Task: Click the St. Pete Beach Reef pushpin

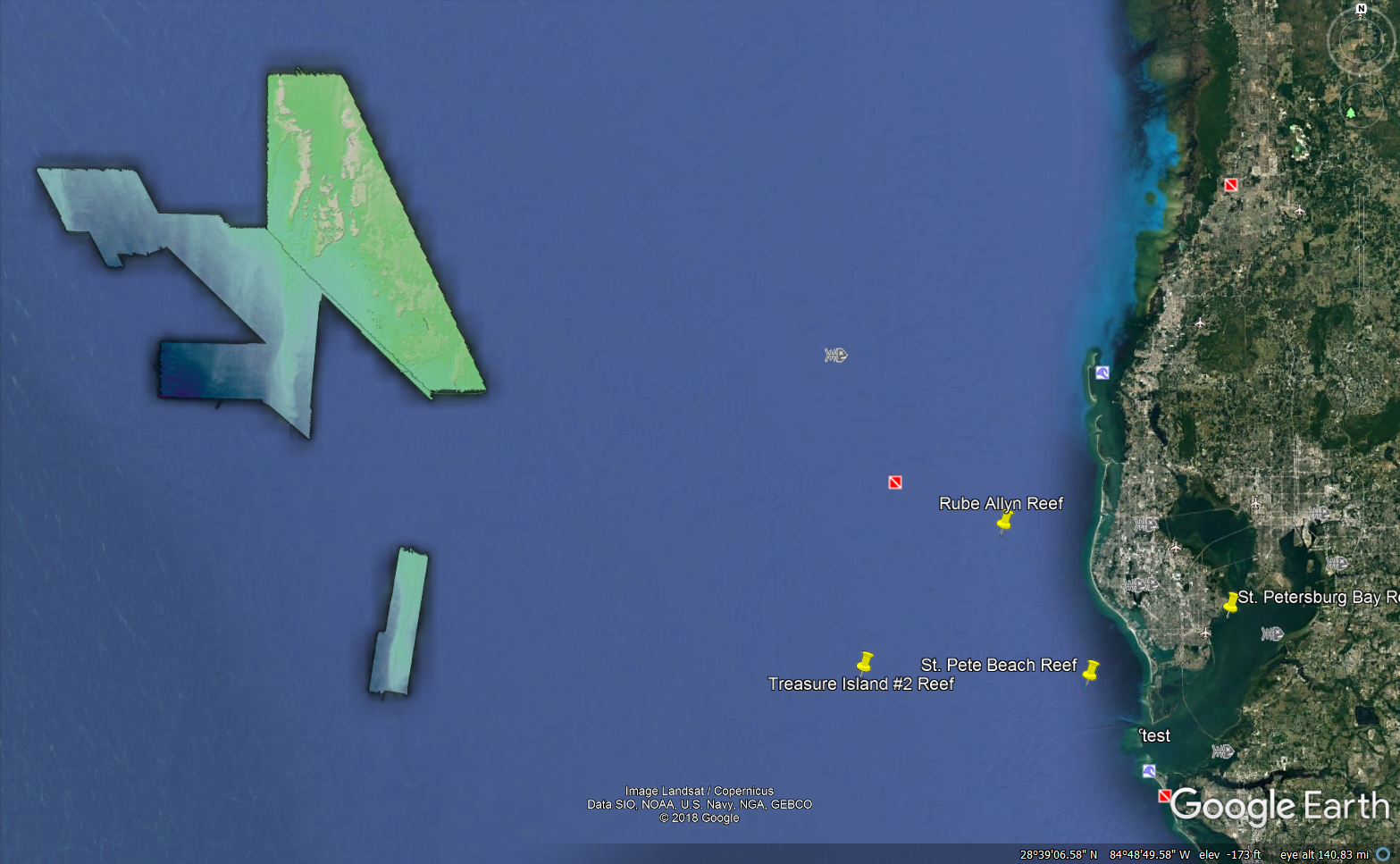Action: click(x=1091, y=672)
